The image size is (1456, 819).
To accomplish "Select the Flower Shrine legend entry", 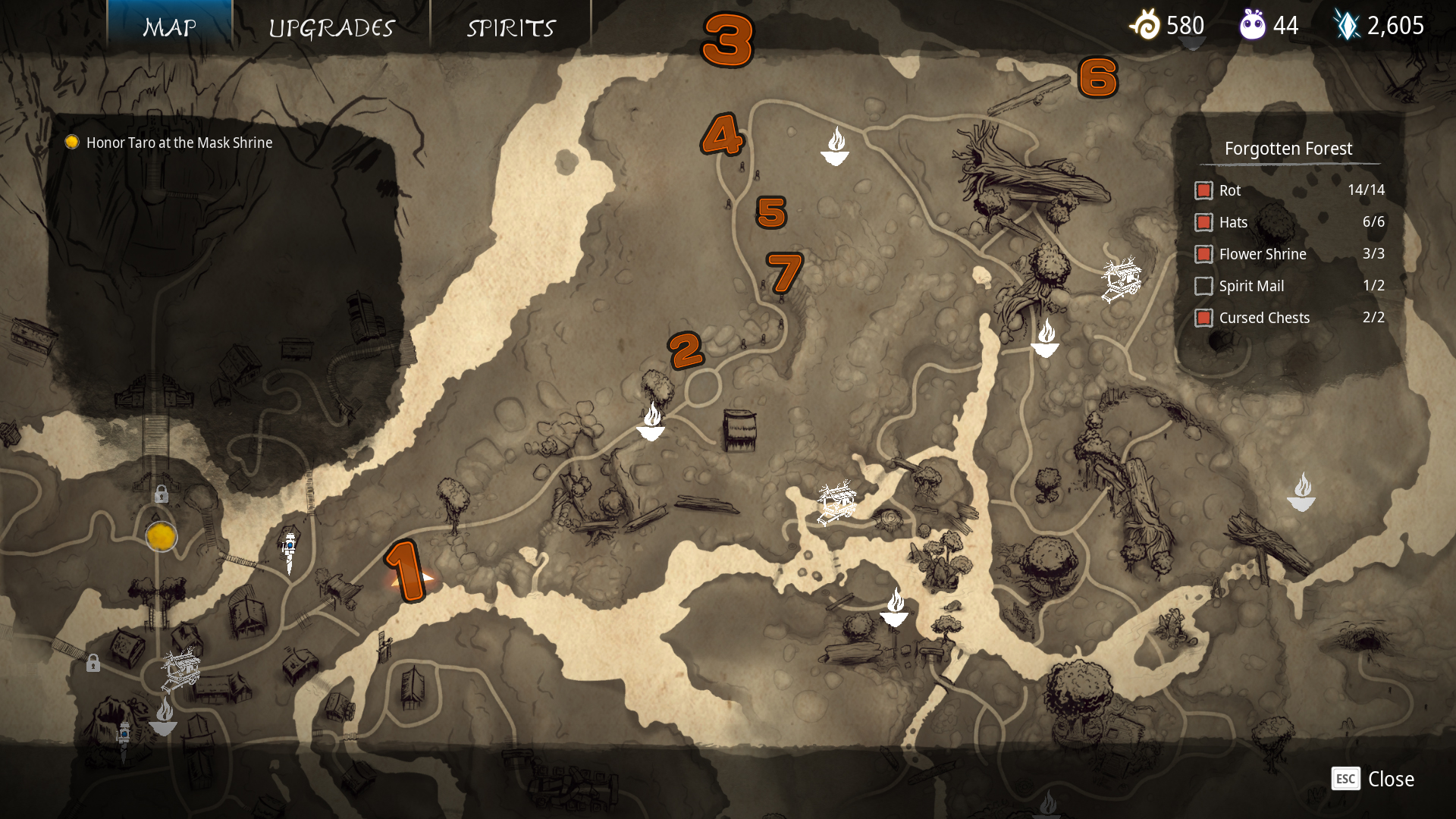I will click(x=1203, y=254).
